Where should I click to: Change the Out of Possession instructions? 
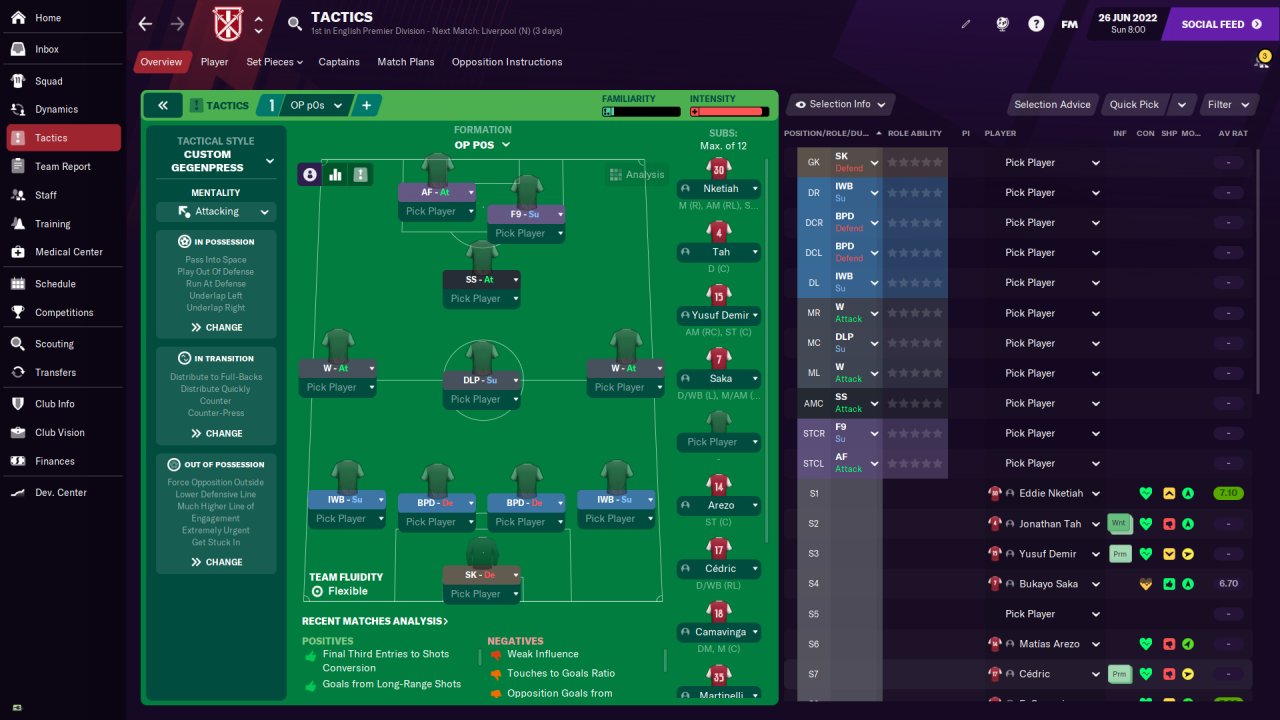(x=216, y=562)
